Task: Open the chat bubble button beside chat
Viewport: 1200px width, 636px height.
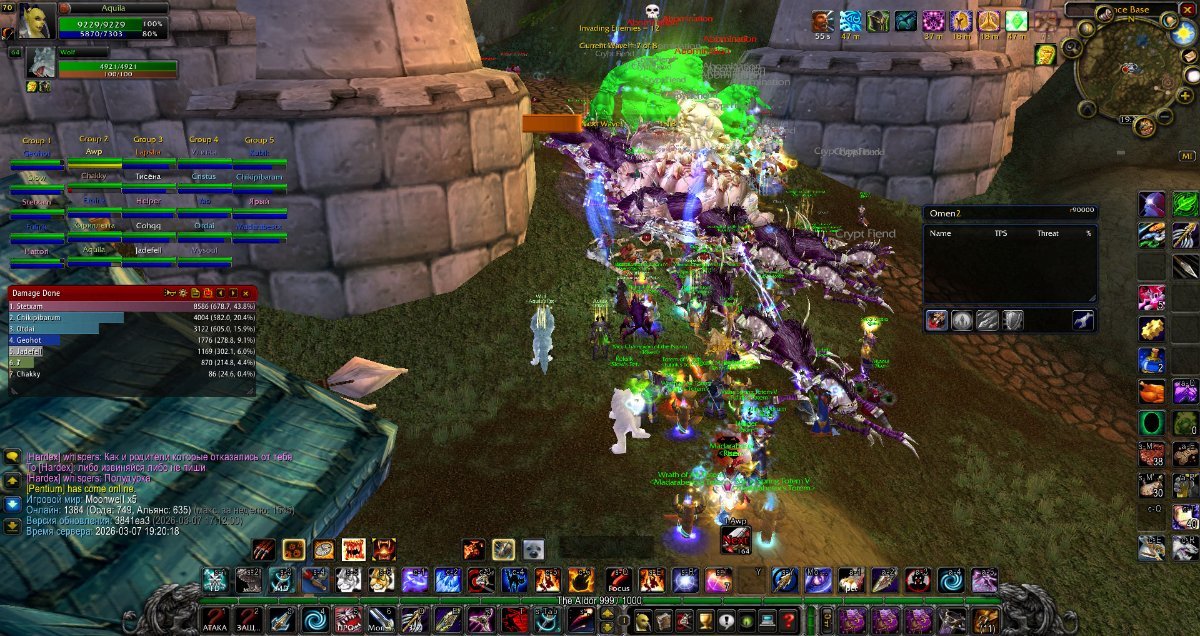Action: (x=12, y=456)
